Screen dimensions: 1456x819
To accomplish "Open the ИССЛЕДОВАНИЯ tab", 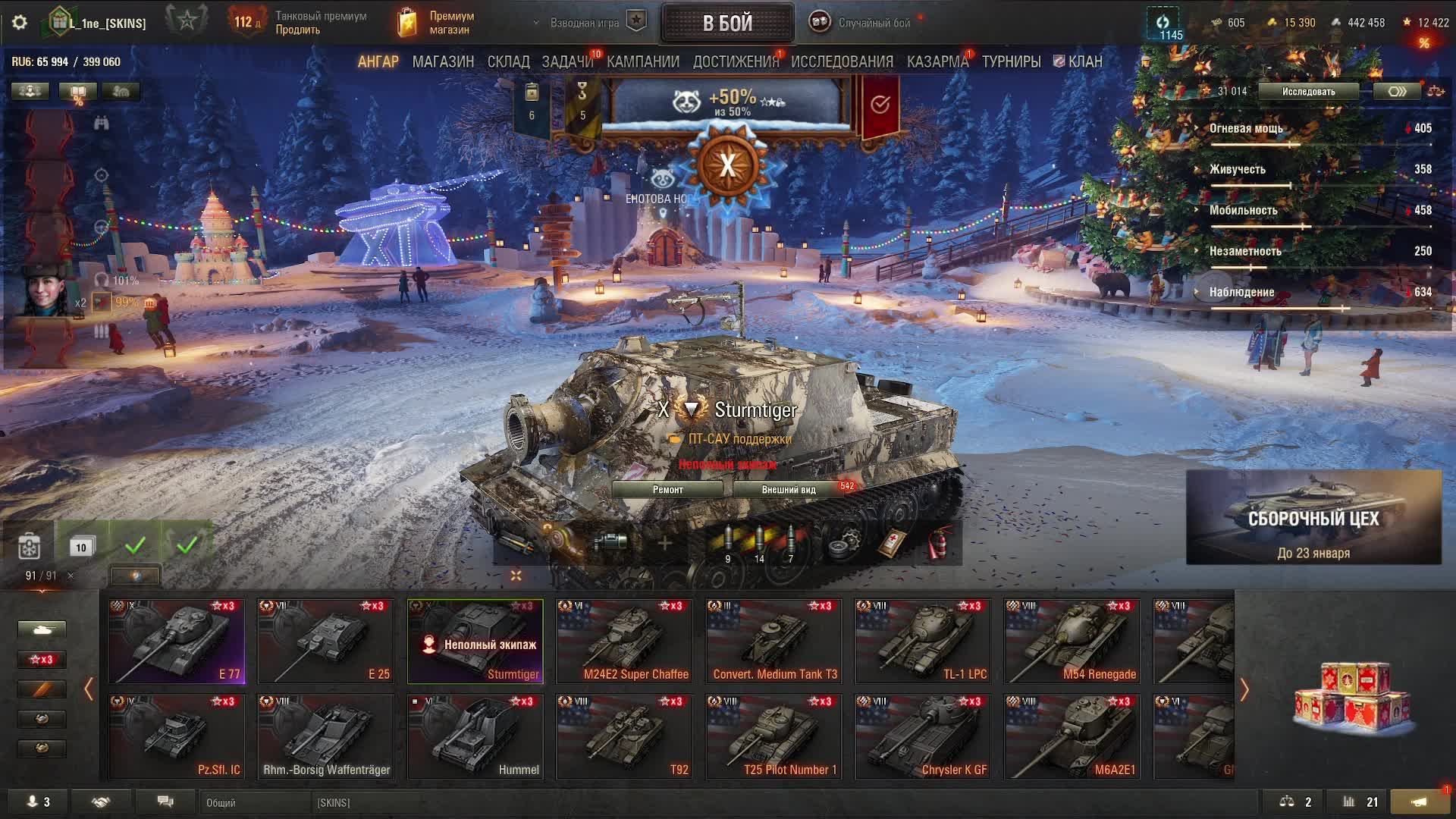I will coord(842,61).
